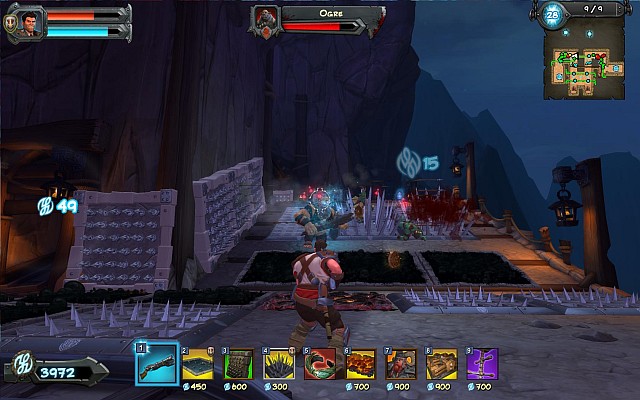
Task: Choose the tar trap costing 450
Action: pos(197,364)
